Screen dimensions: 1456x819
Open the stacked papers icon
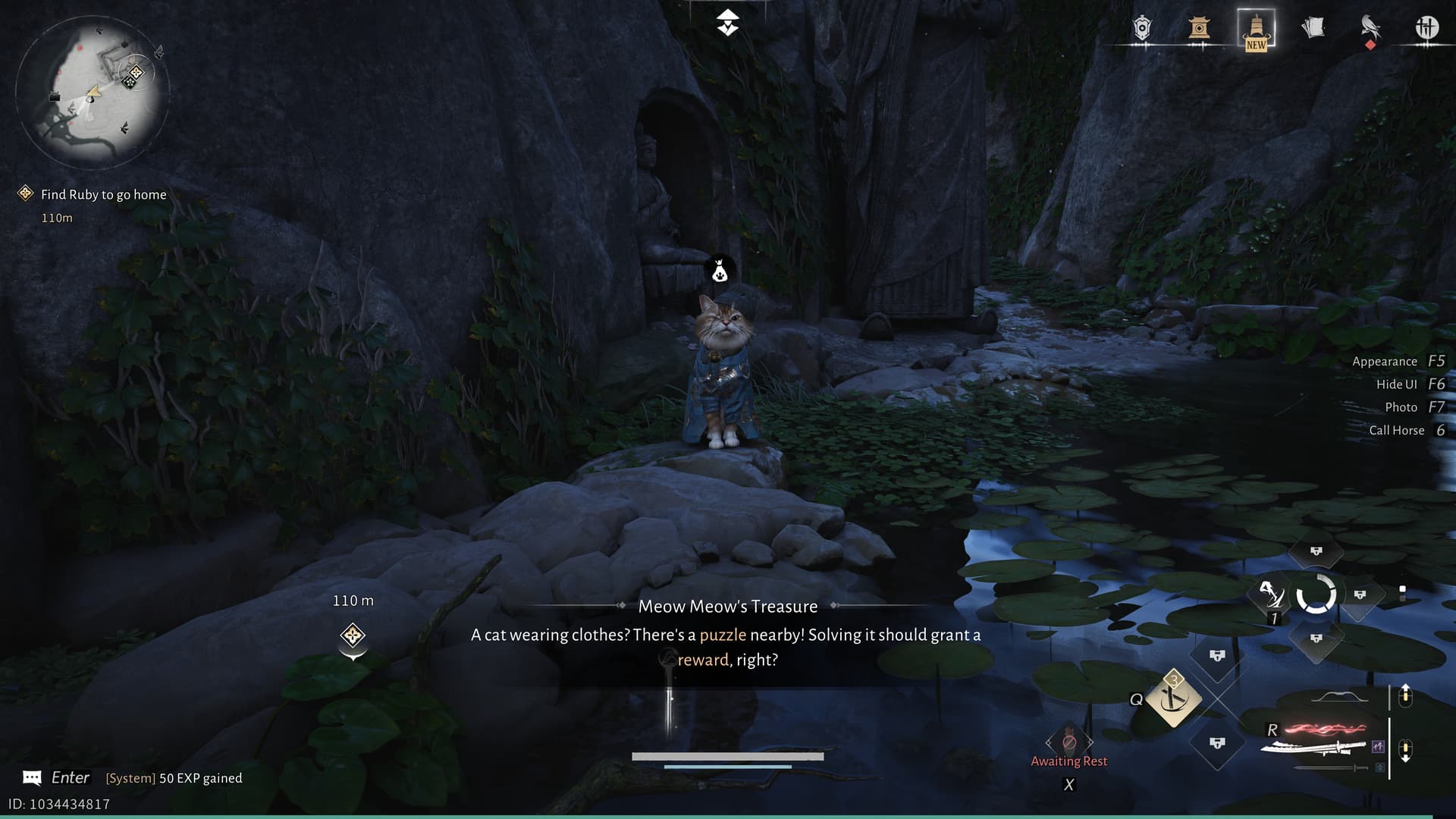1313,28
